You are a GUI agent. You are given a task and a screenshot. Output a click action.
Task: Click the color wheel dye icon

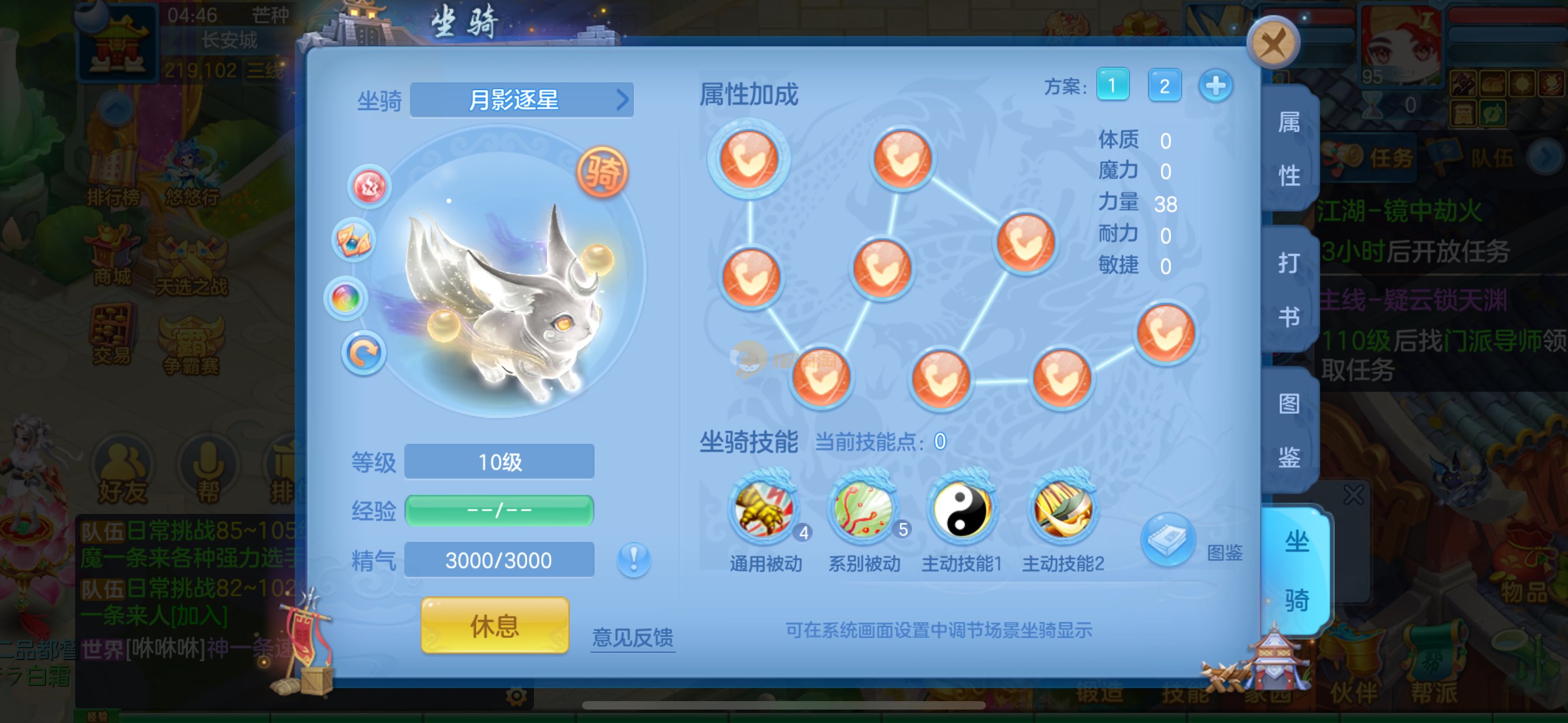(x=346, y=298)
